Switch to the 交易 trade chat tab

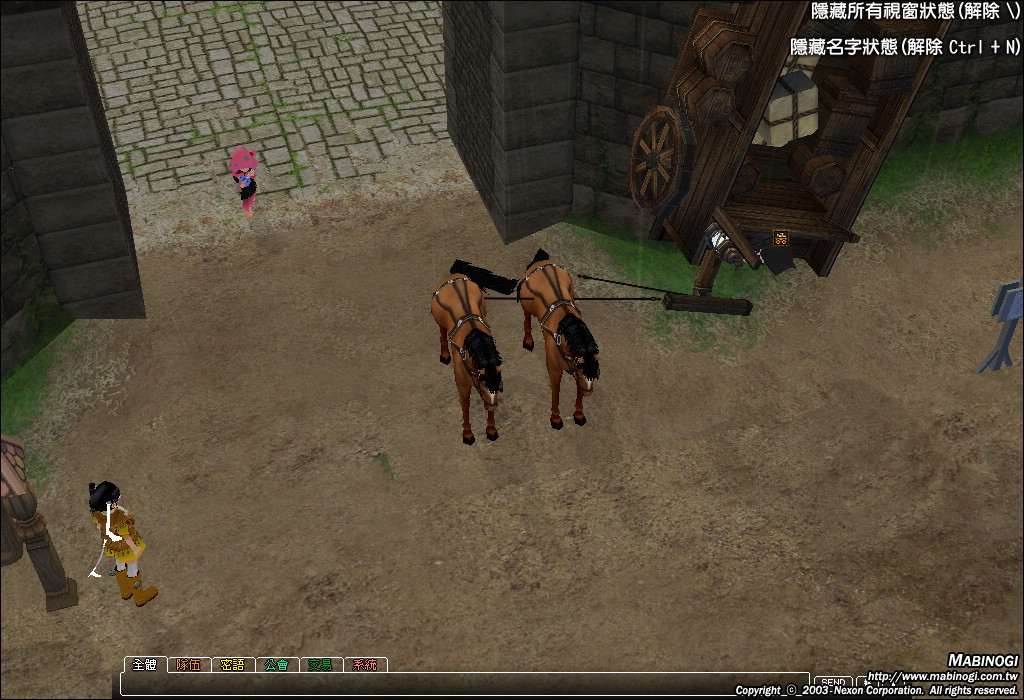pos(321,664)
